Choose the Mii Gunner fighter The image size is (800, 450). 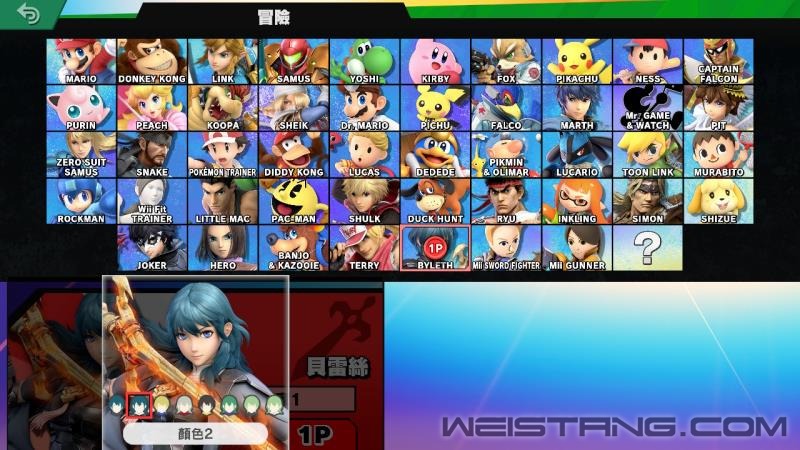577,247
